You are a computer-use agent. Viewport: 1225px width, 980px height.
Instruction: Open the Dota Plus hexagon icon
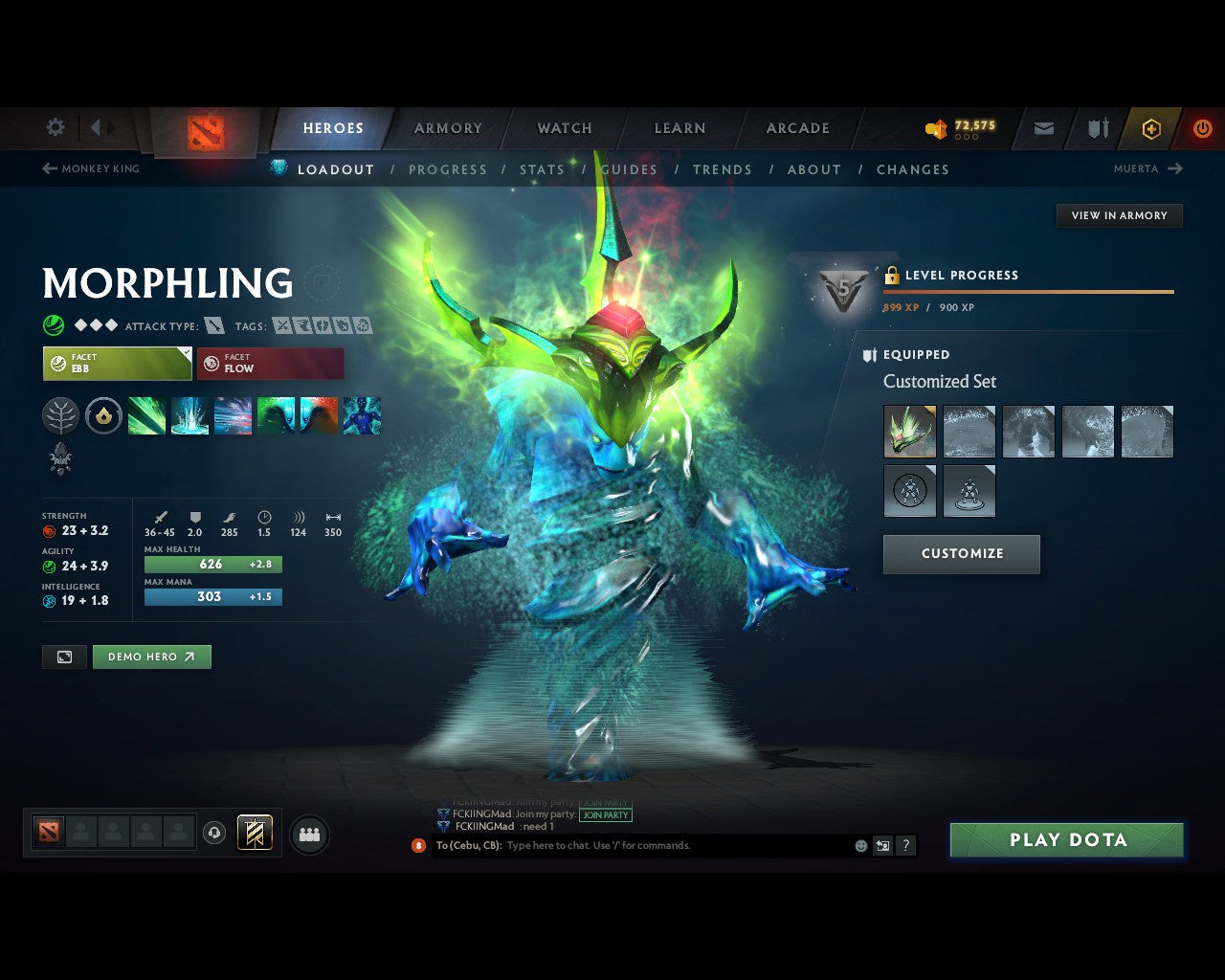1150,127
